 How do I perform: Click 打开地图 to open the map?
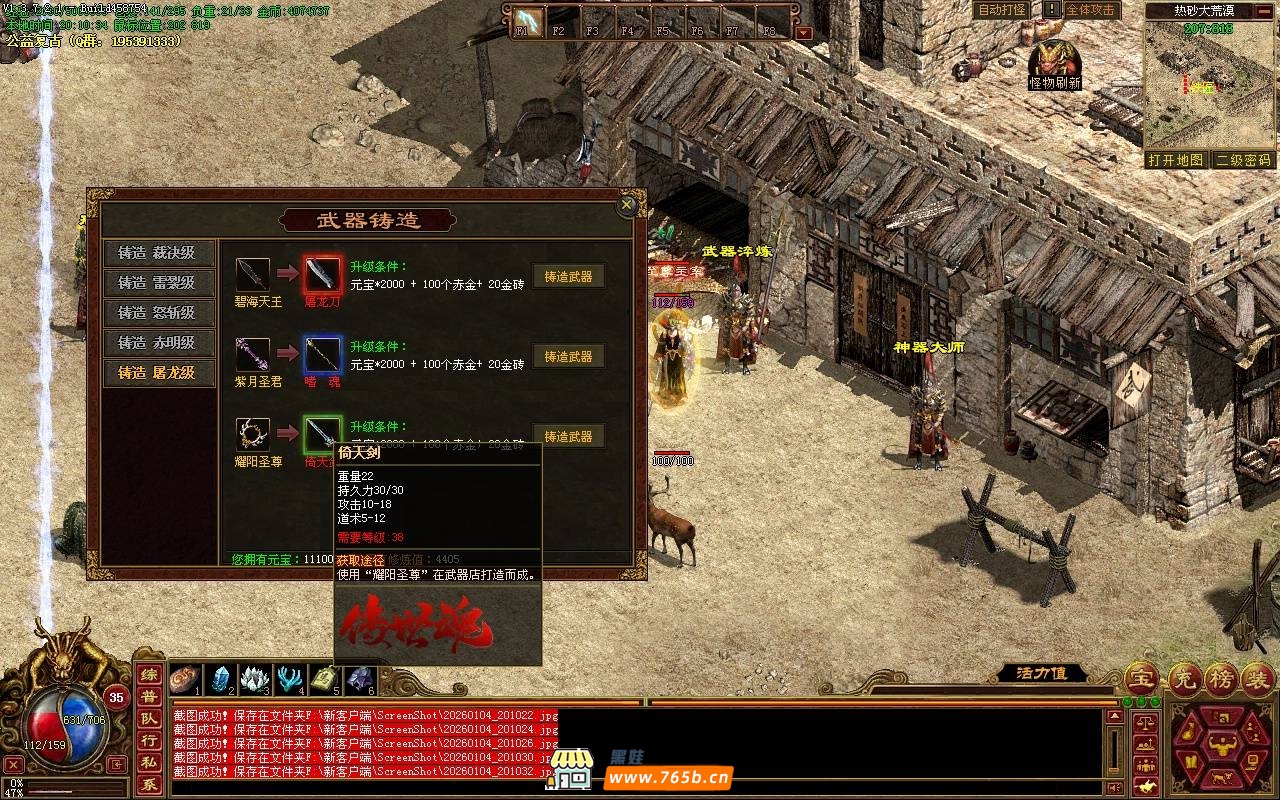click(x=1176, y=160)
